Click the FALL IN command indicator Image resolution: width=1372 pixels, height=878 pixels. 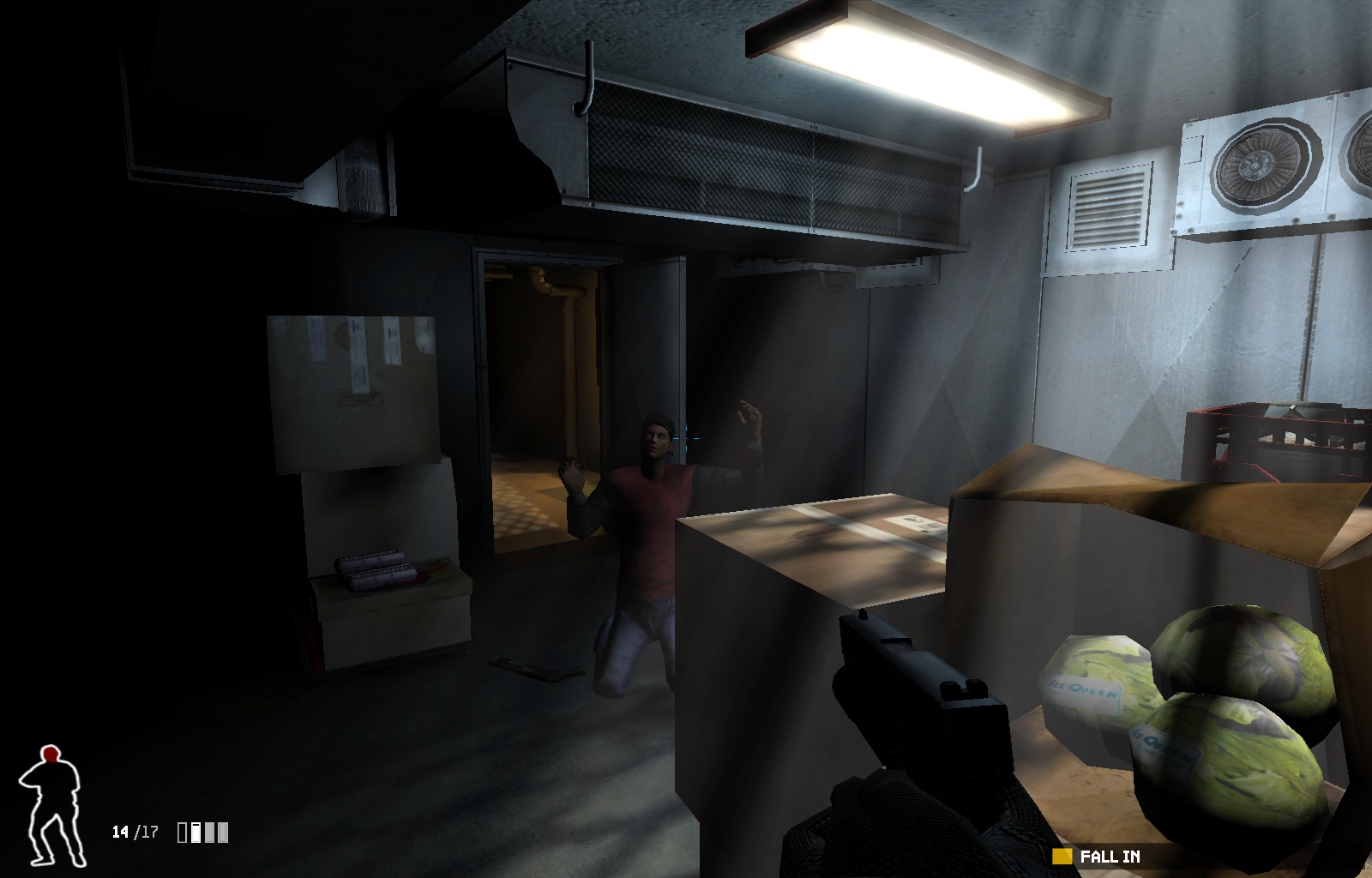pyautogui.click(x=1109, y=856)
